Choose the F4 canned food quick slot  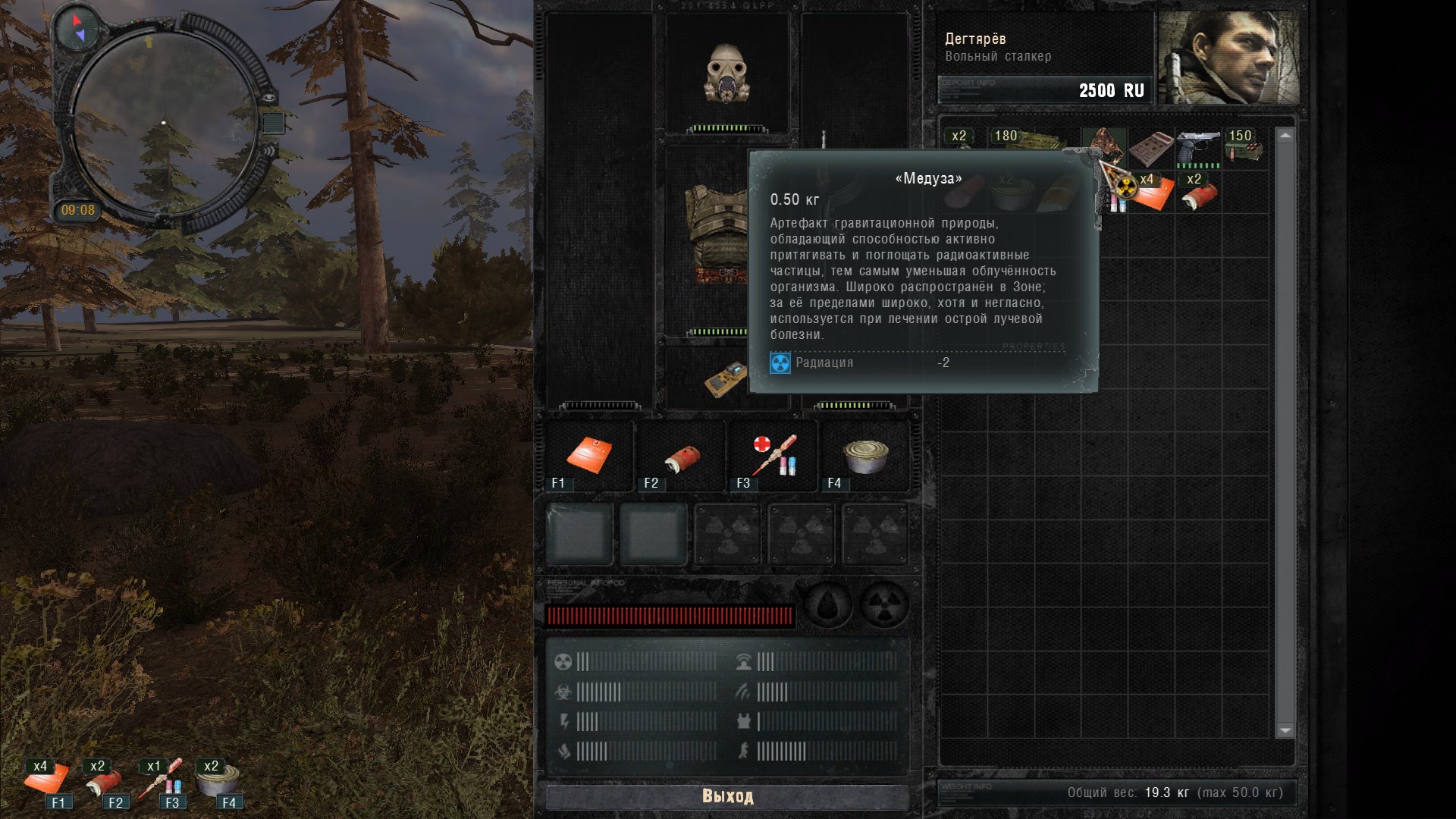coord(865,456)
